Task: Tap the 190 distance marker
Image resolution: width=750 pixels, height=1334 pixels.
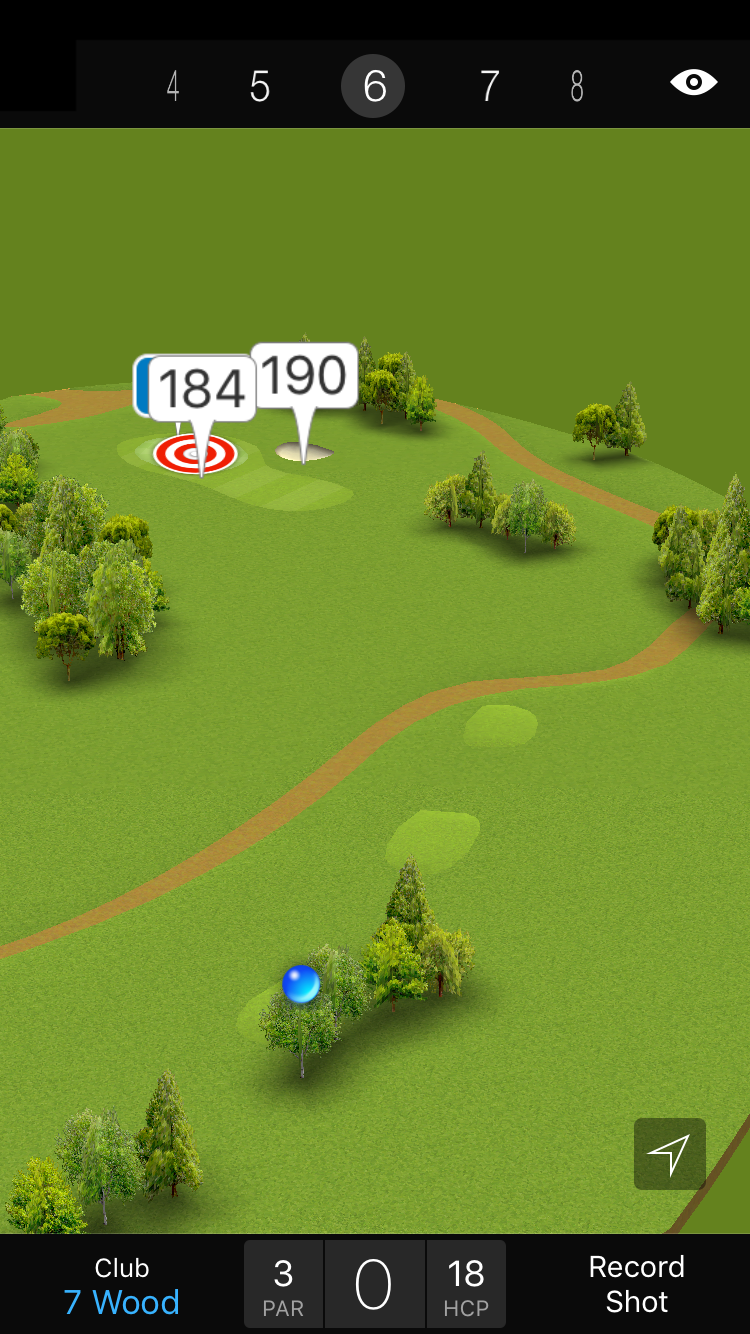Action: coord(304,376)
